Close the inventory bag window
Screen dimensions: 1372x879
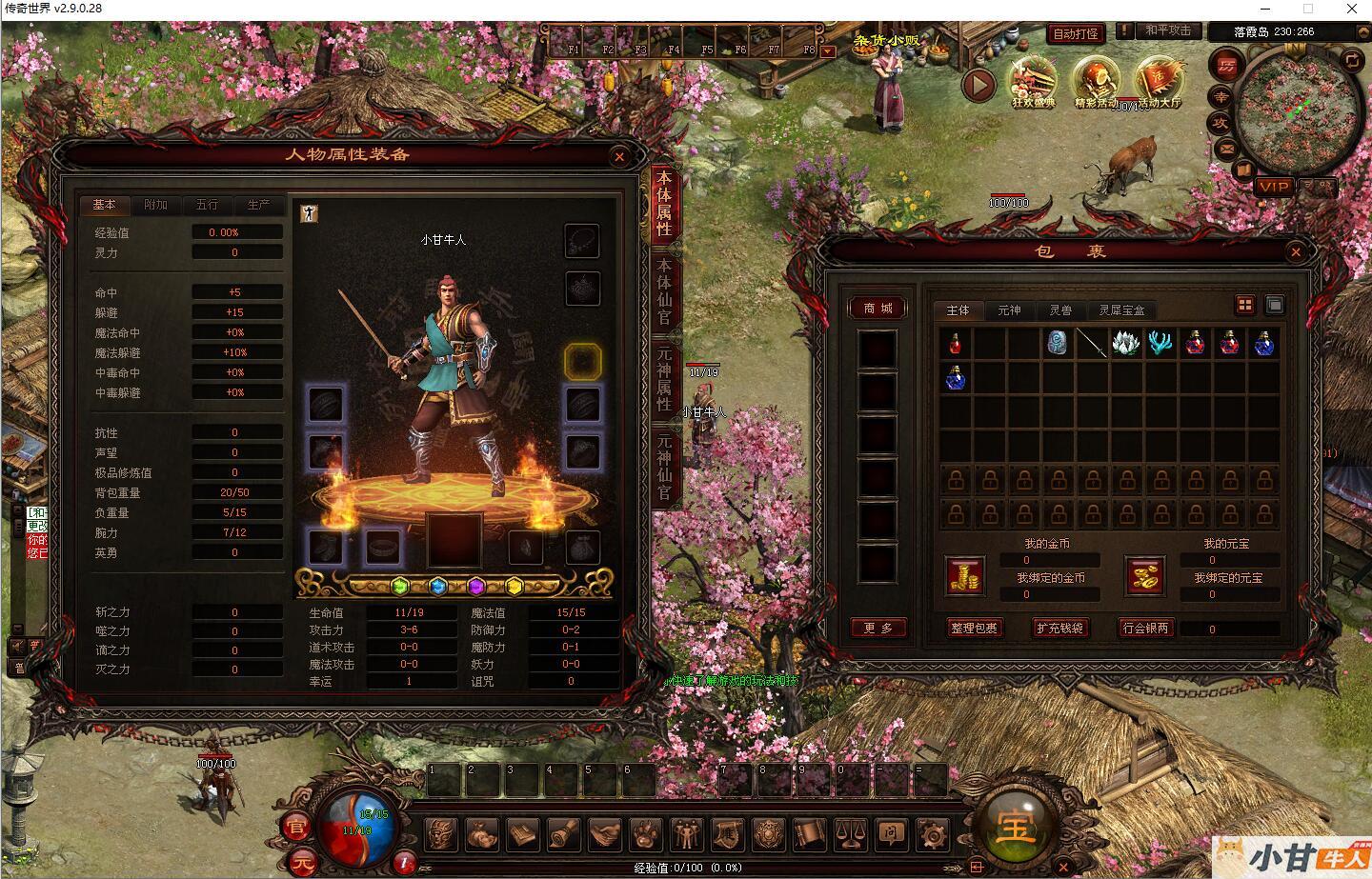click(x=1296, y=251)
